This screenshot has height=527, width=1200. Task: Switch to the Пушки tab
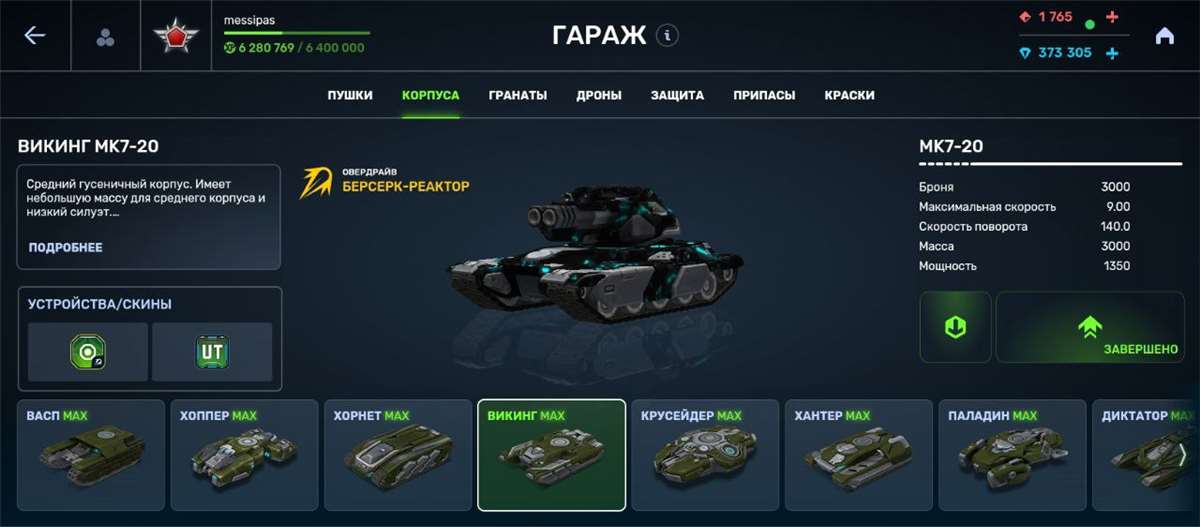tap(350, 96)
